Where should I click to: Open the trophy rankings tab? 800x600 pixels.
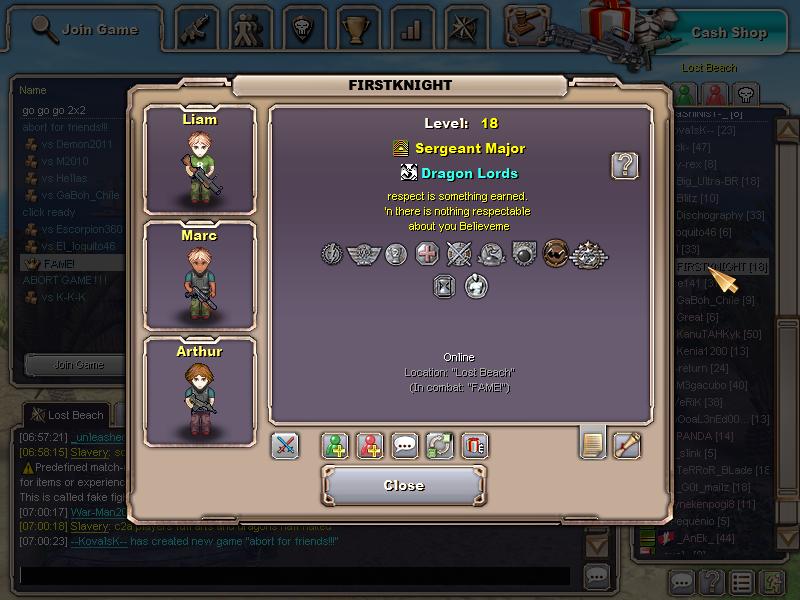(353, 27)
